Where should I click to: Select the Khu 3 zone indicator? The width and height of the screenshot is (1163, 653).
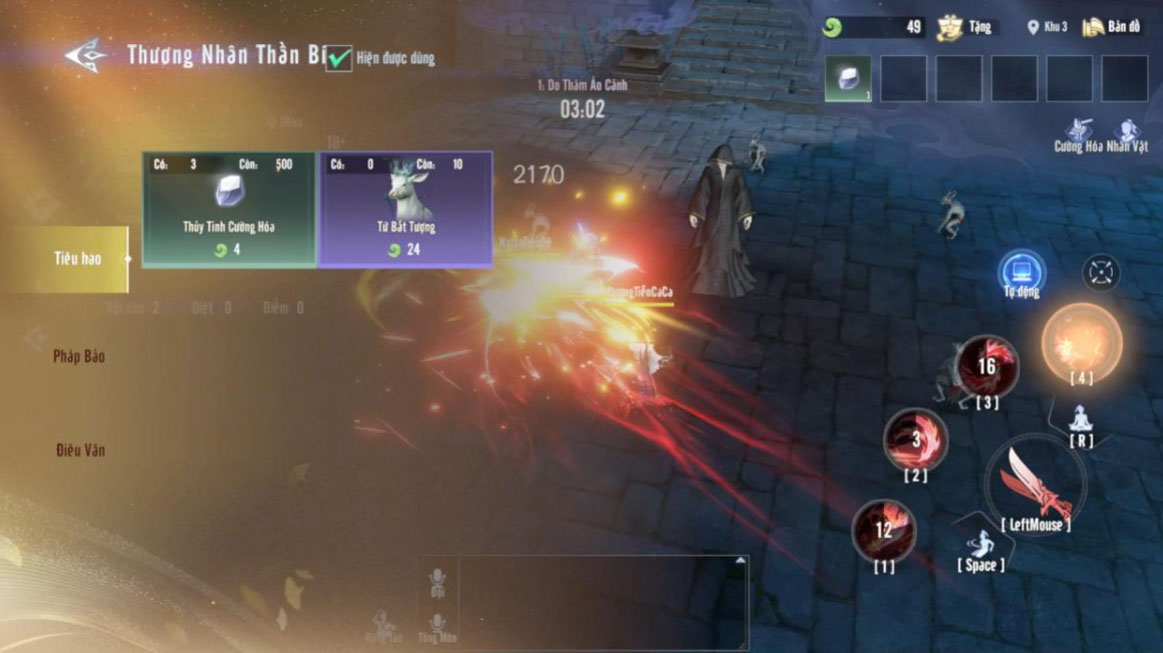(x=1047, y=27)
